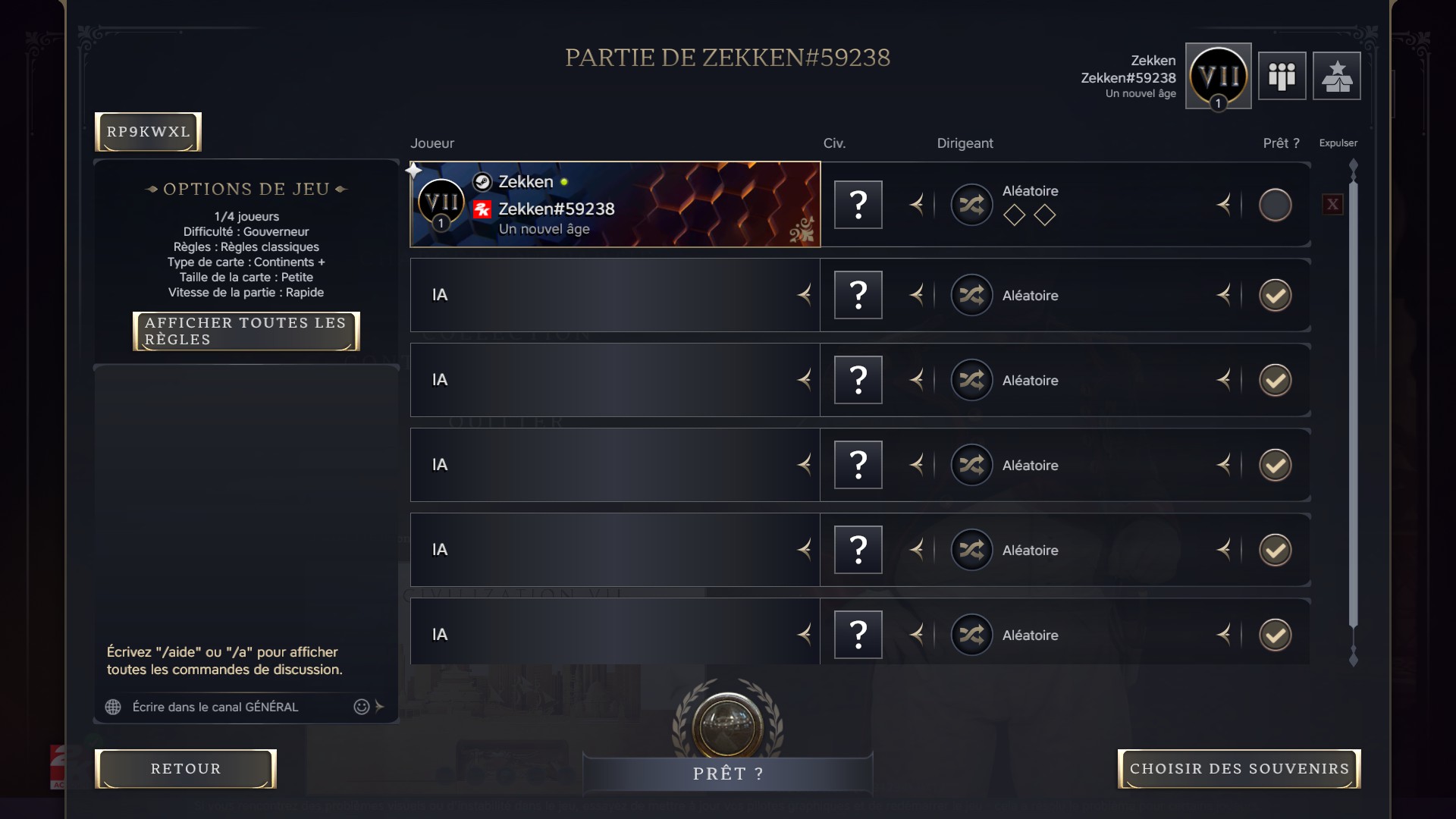1456x819 pixels.
Task: Toggle ready checkmark on the first IA row
Action: (x=1275, y=295)
